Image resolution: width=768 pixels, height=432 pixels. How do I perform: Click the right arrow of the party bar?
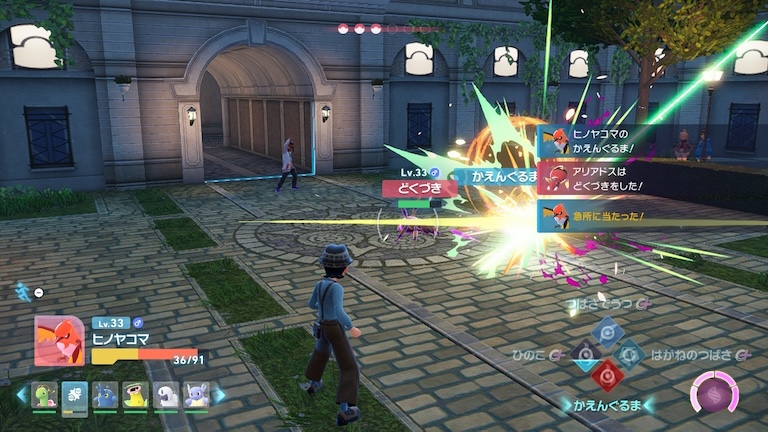220,395
